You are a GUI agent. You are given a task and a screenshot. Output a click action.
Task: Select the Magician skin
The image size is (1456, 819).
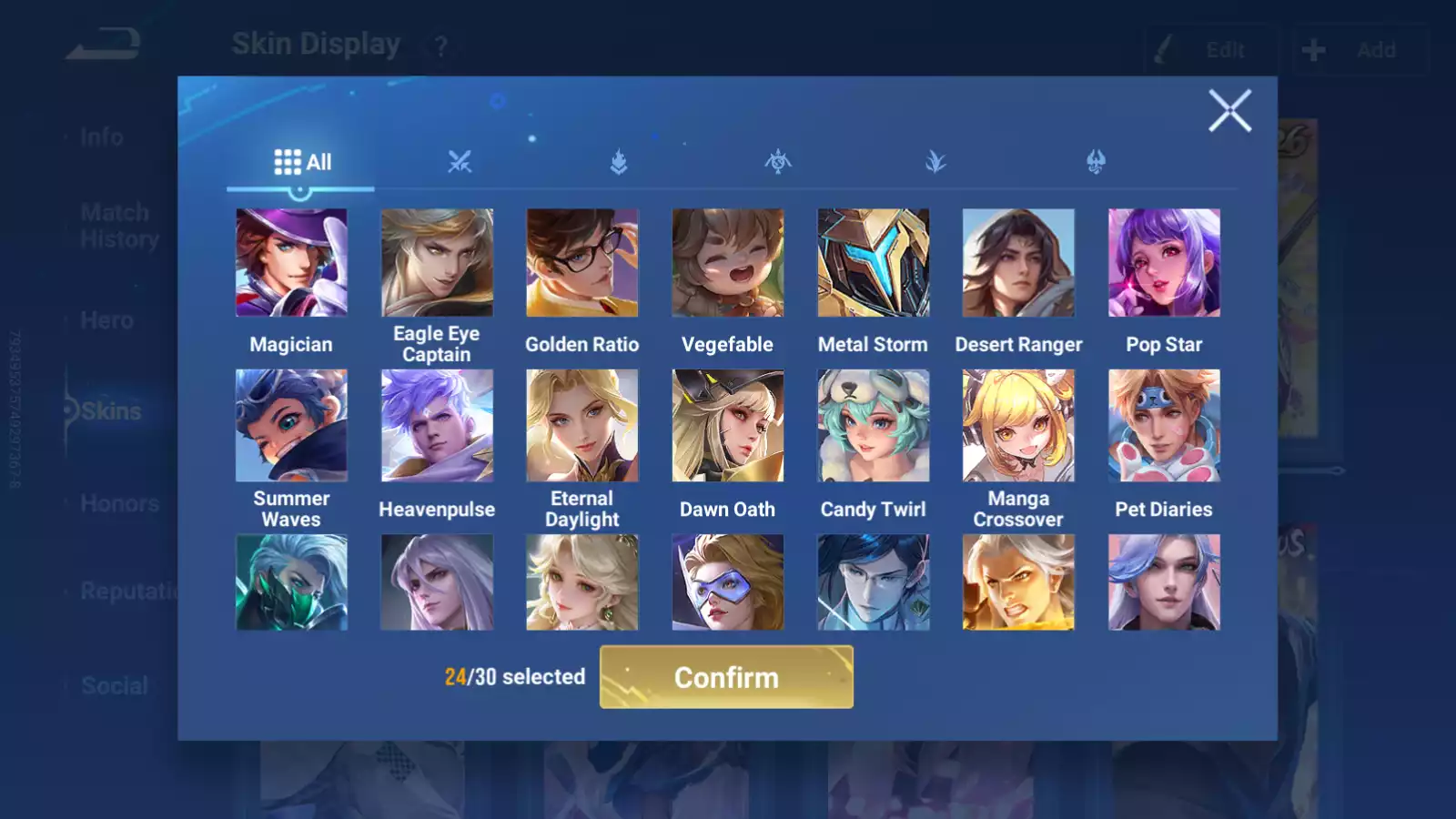click(x=291, y=263)
